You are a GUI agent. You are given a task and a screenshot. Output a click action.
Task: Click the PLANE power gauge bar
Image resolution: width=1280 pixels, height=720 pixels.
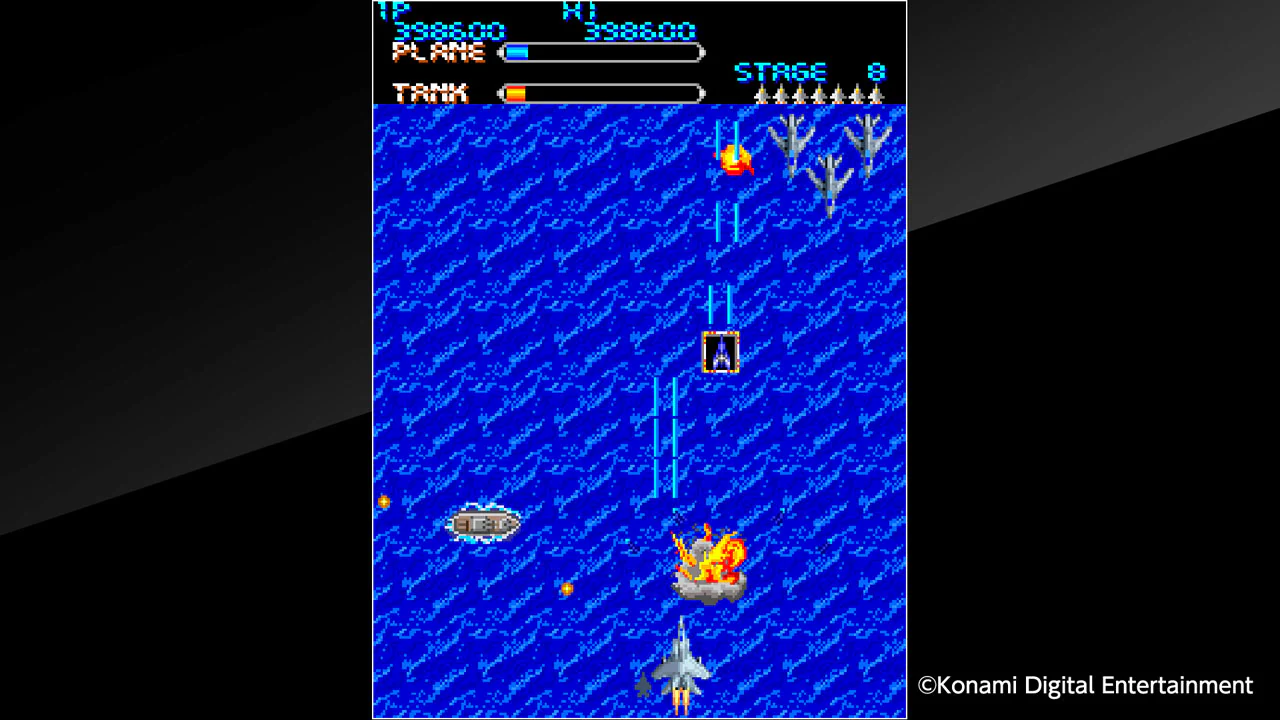pos(600,52)
